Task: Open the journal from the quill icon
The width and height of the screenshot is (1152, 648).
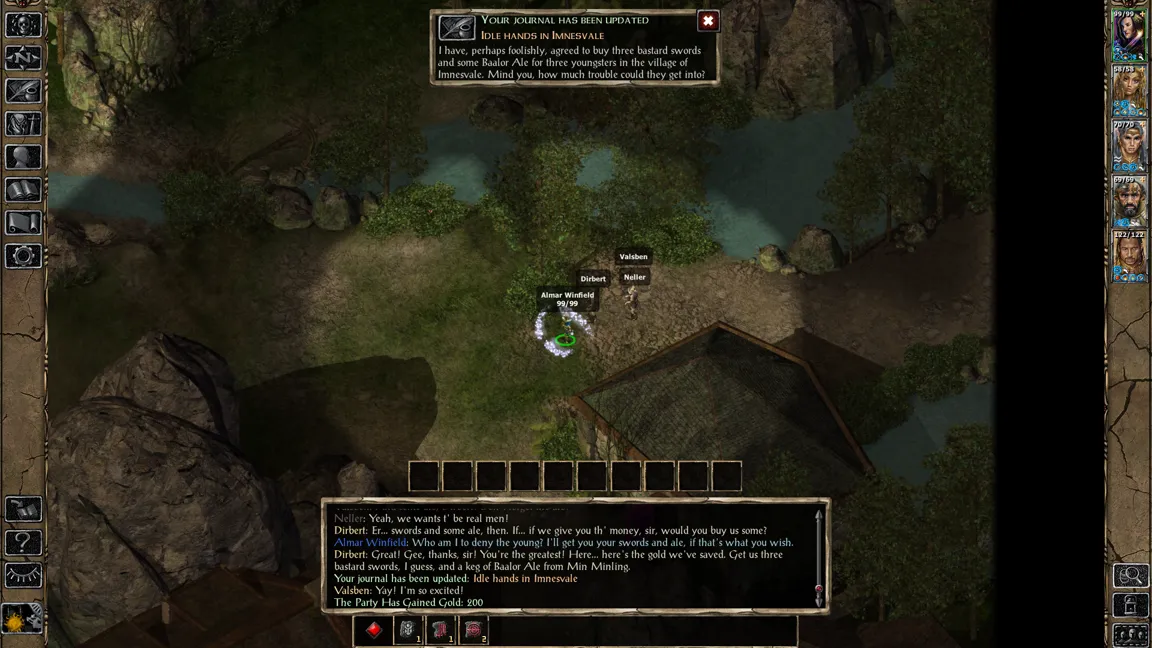Action: click(23, 90)
